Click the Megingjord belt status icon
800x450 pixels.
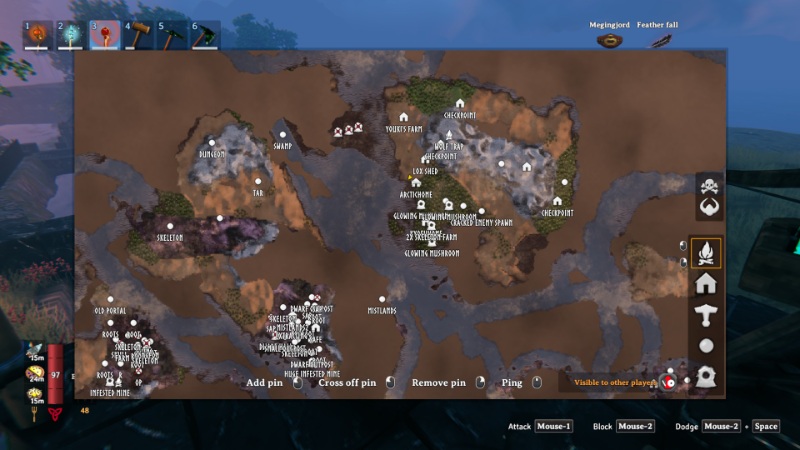[608, 40]
